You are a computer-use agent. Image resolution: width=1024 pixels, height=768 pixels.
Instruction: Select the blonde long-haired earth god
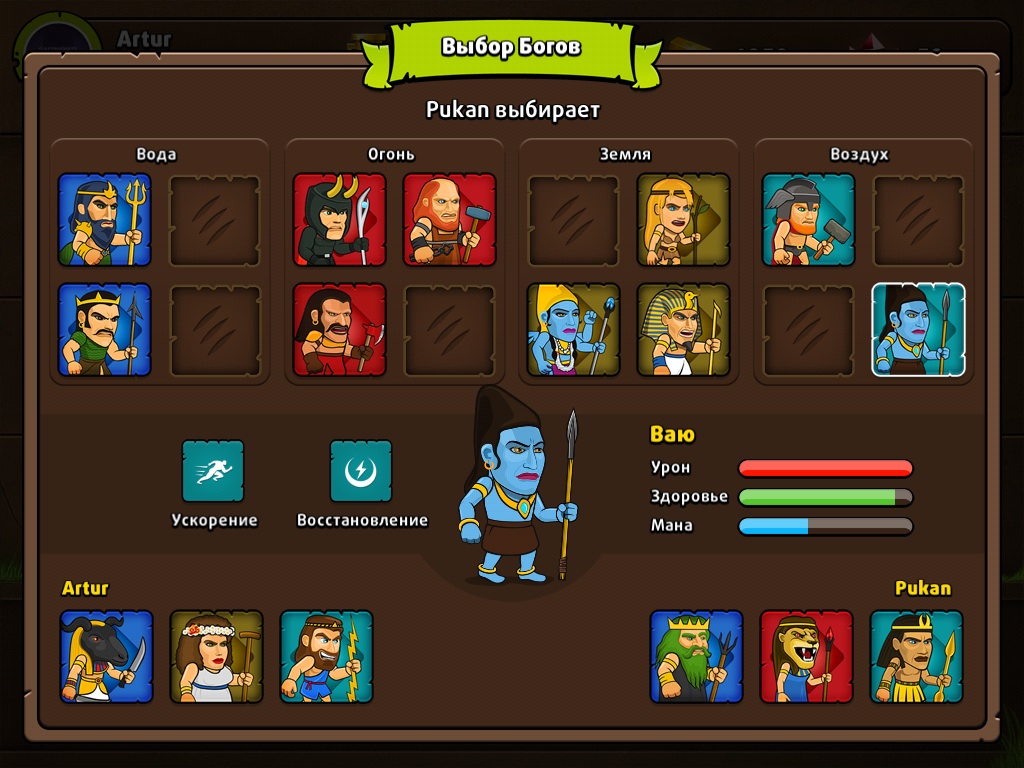coord(683,220)
